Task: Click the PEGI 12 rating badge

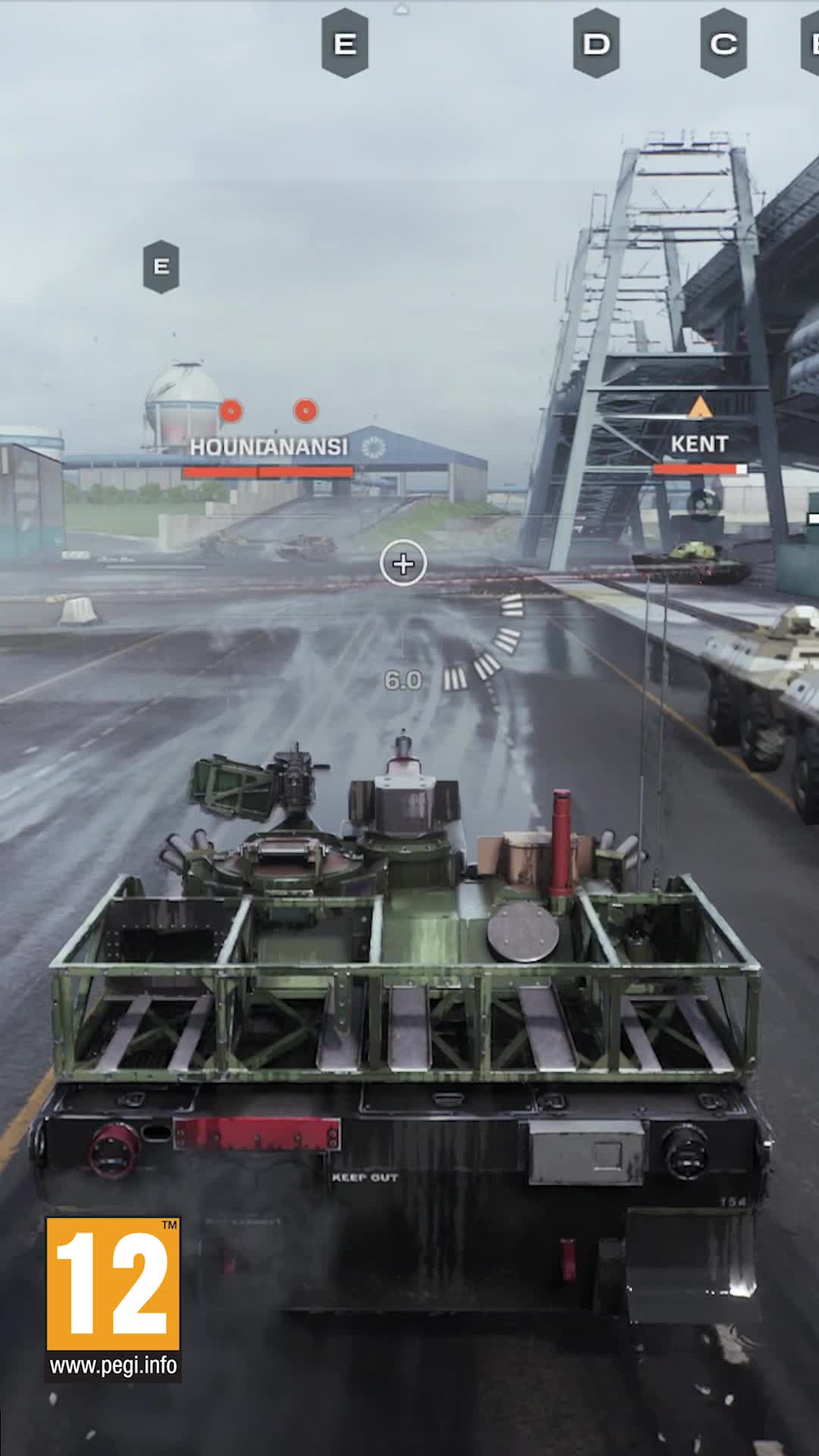Action: (x=113, y=1283)
